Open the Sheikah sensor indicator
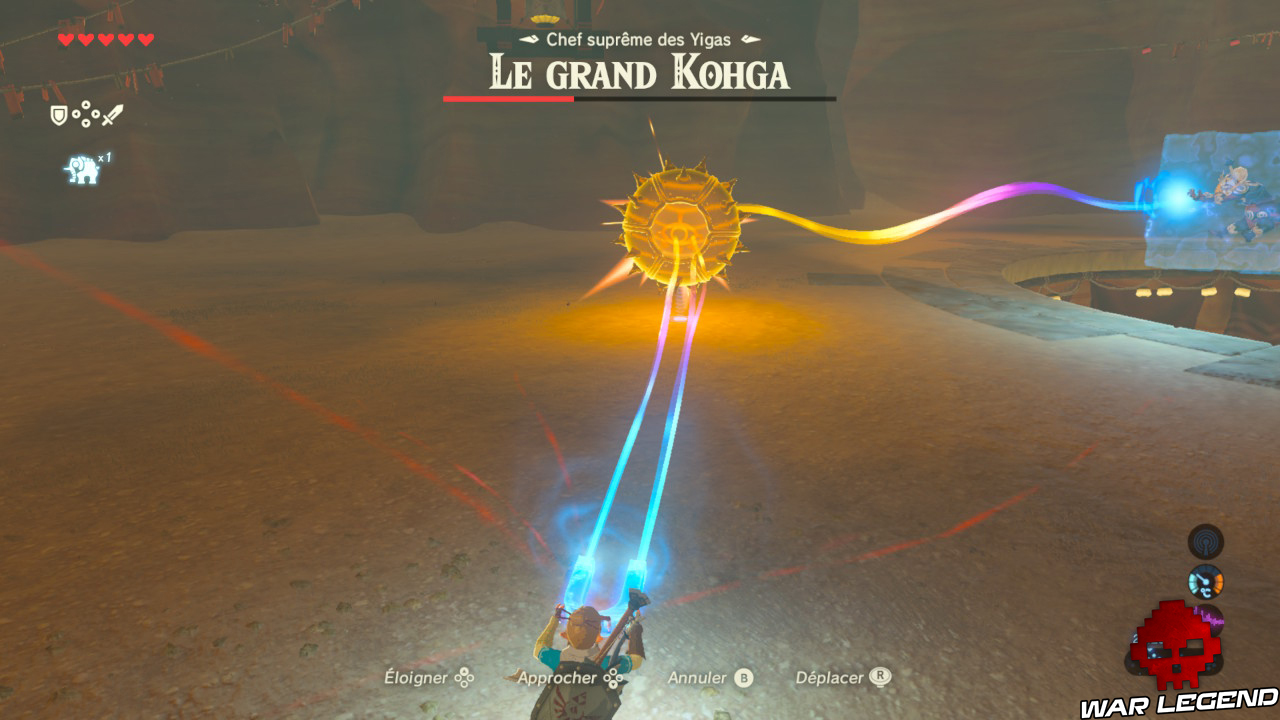The height and width of the screenshot is (720, 1280). (1206, 542)
